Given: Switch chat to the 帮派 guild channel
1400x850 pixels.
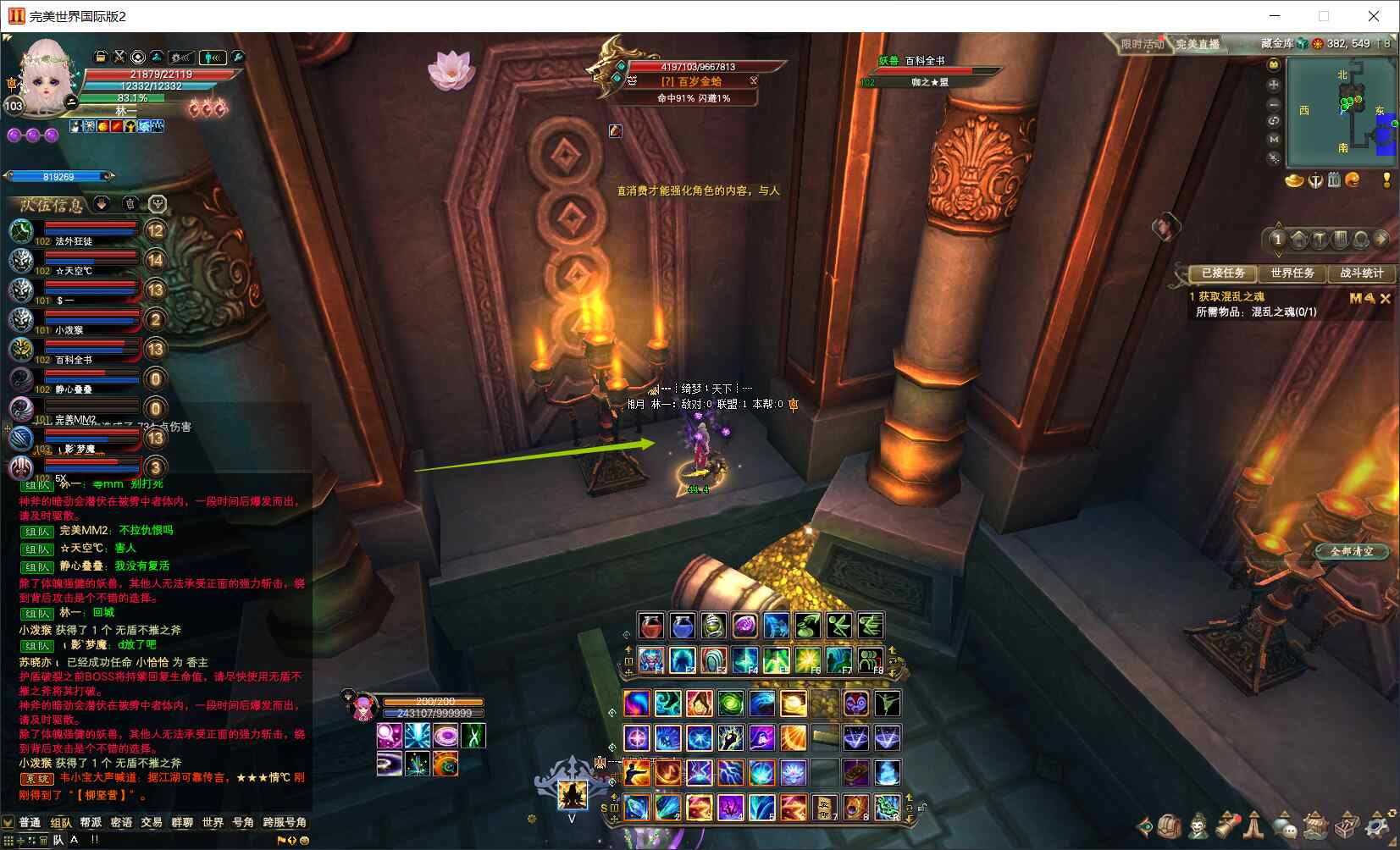Looking at the screenshot, I should point(91,822).
